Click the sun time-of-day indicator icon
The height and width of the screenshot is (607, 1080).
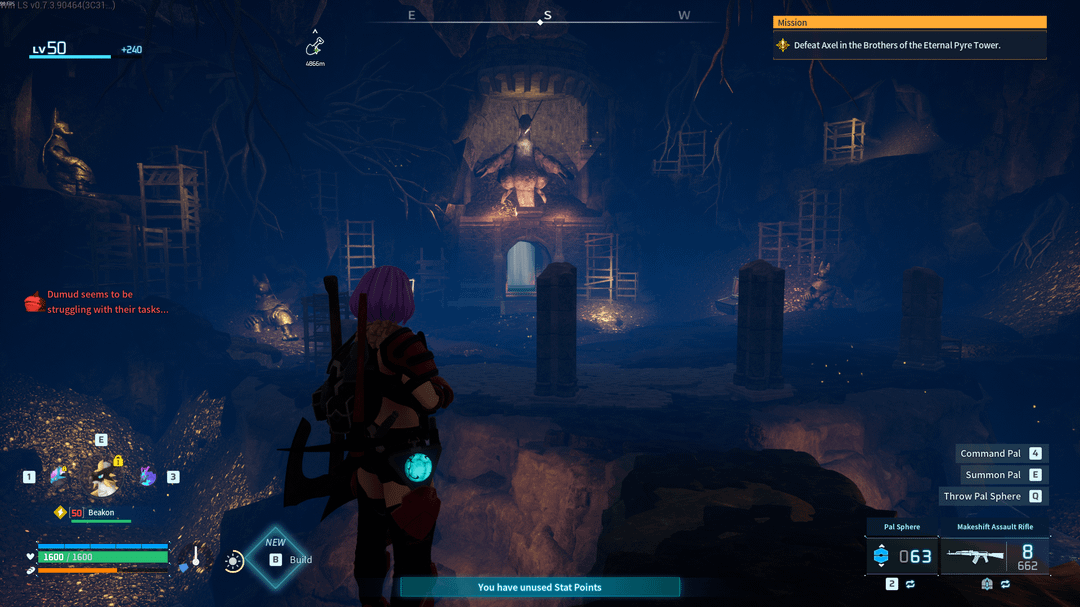[x=234, y=561]
